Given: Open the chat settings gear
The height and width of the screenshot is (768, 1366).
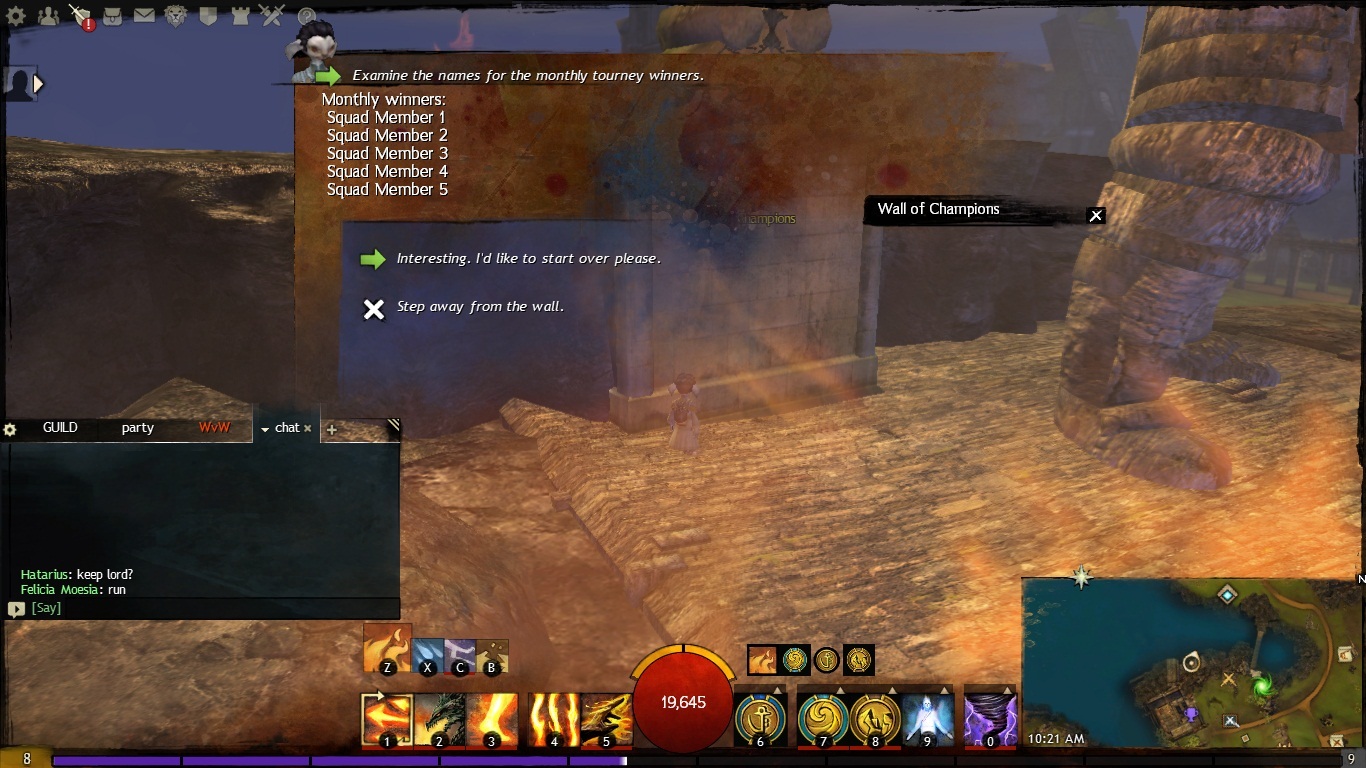Looking at the screenshot, I should (11, 429).
